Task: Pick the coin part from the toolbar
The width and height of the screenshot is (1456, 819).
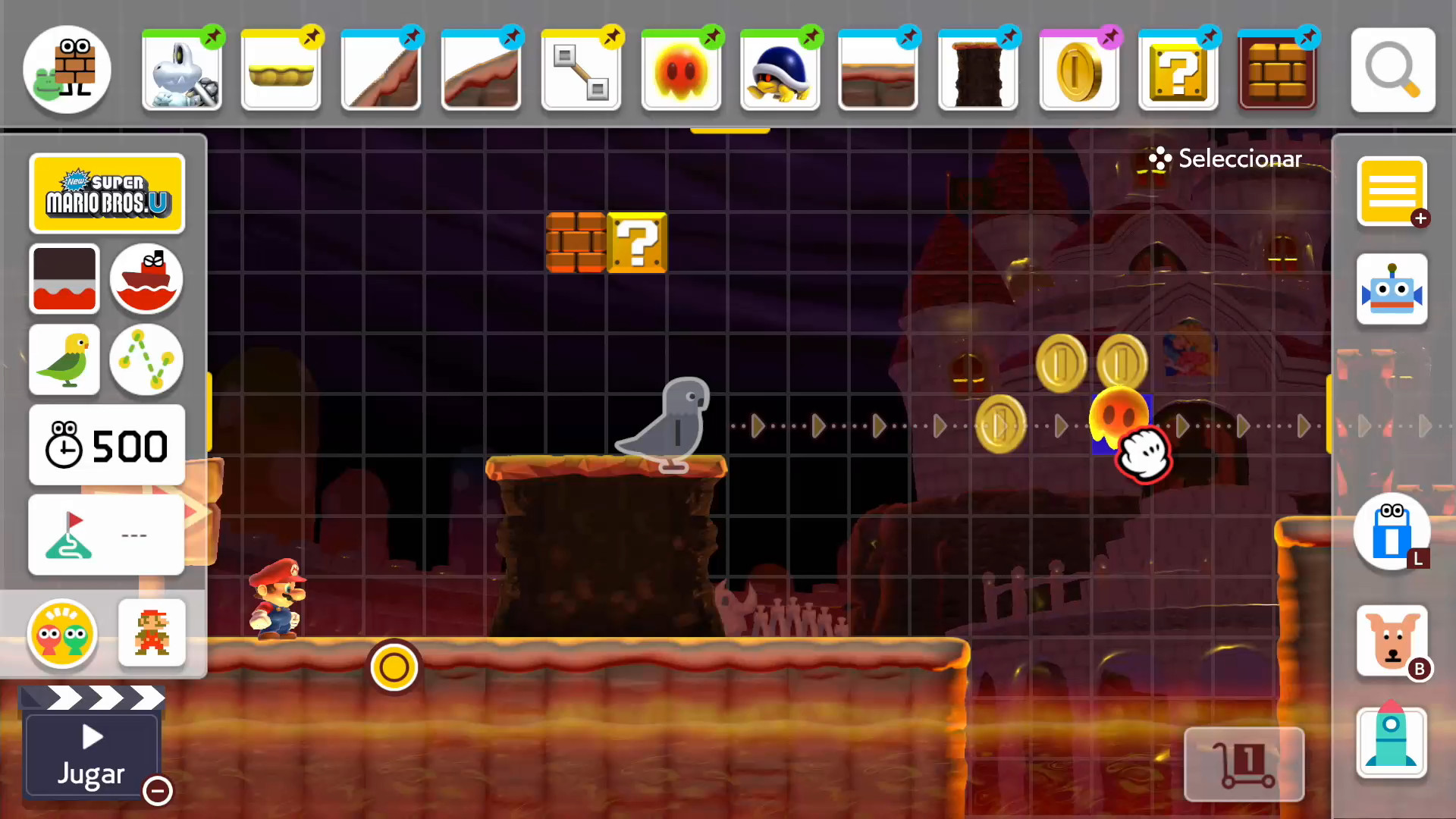Action: pyautogui.click(x=1078, y=72)
